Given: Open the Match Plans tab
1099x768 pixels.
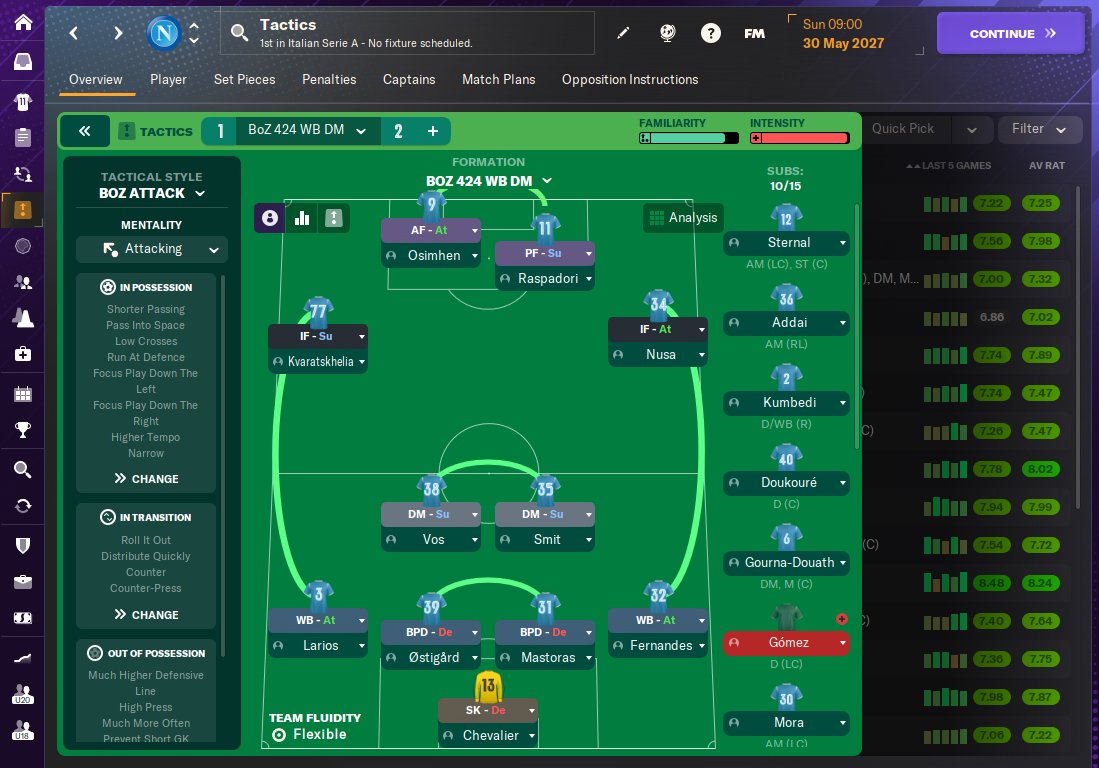Looking at the screenshot, I should pyautogui.click(x=498, y=80).
